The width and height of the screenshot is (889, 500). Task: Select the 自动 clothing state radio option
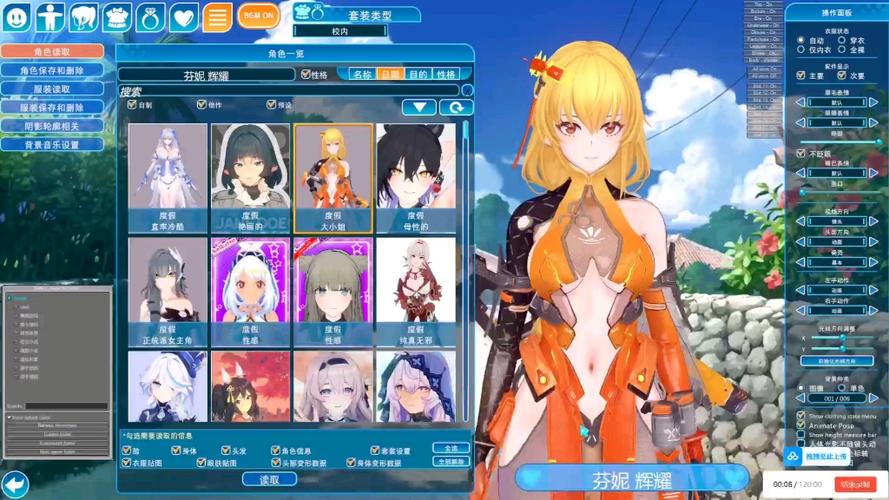(x=801, y=40)
